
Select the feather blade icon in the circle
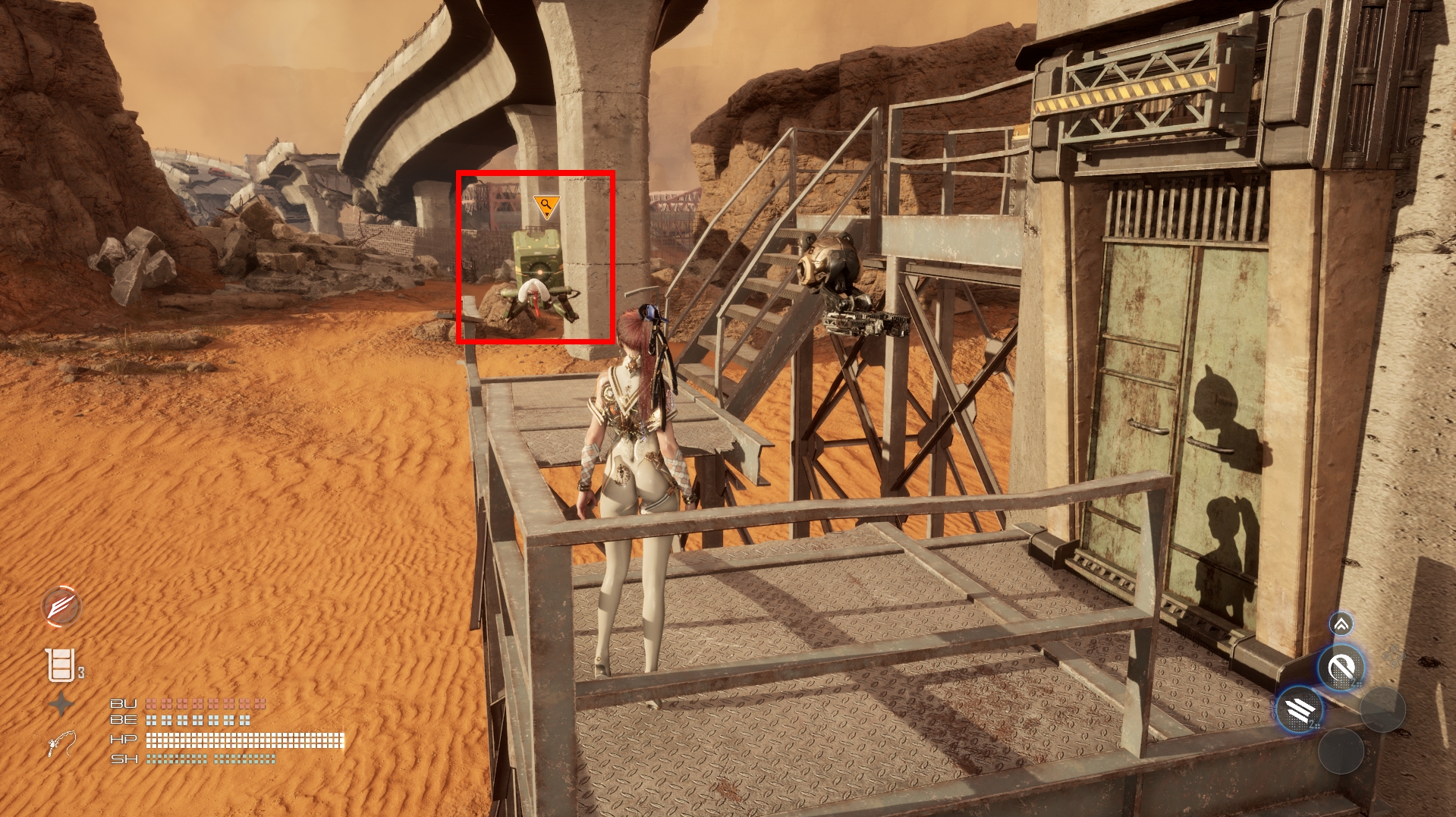61,607
